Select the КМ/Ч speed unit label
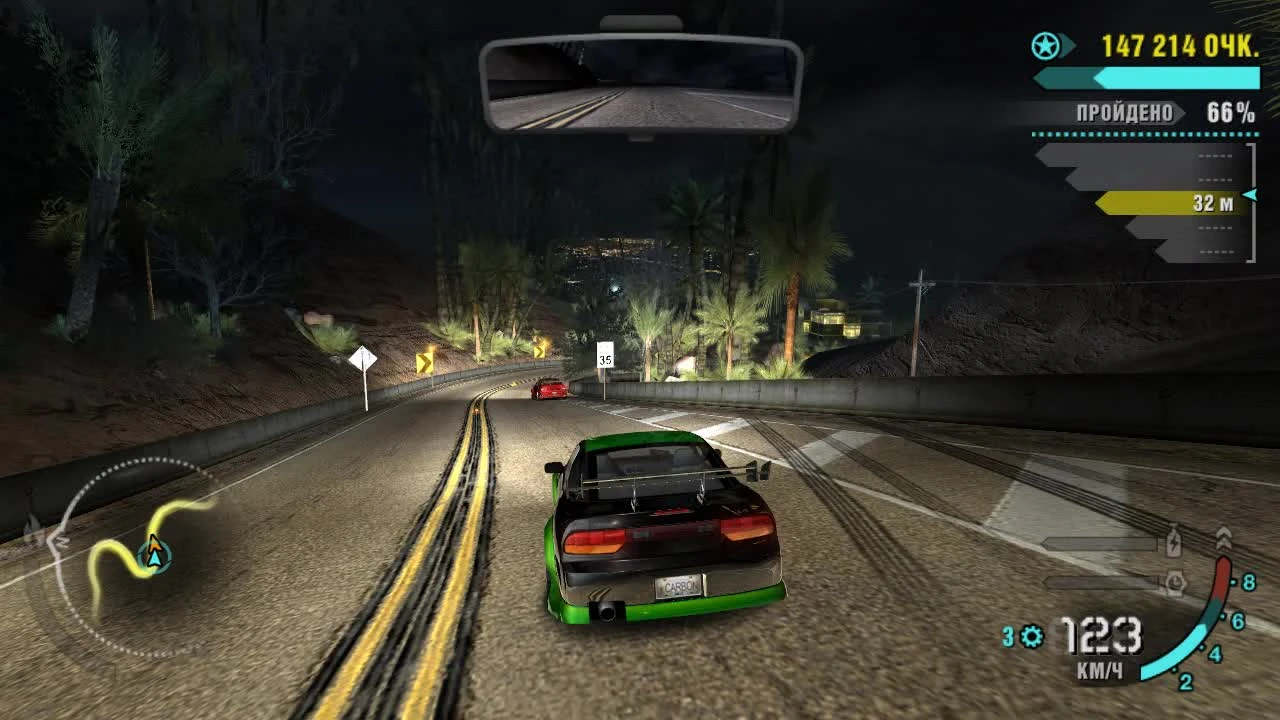 (x=1100, y=668)
